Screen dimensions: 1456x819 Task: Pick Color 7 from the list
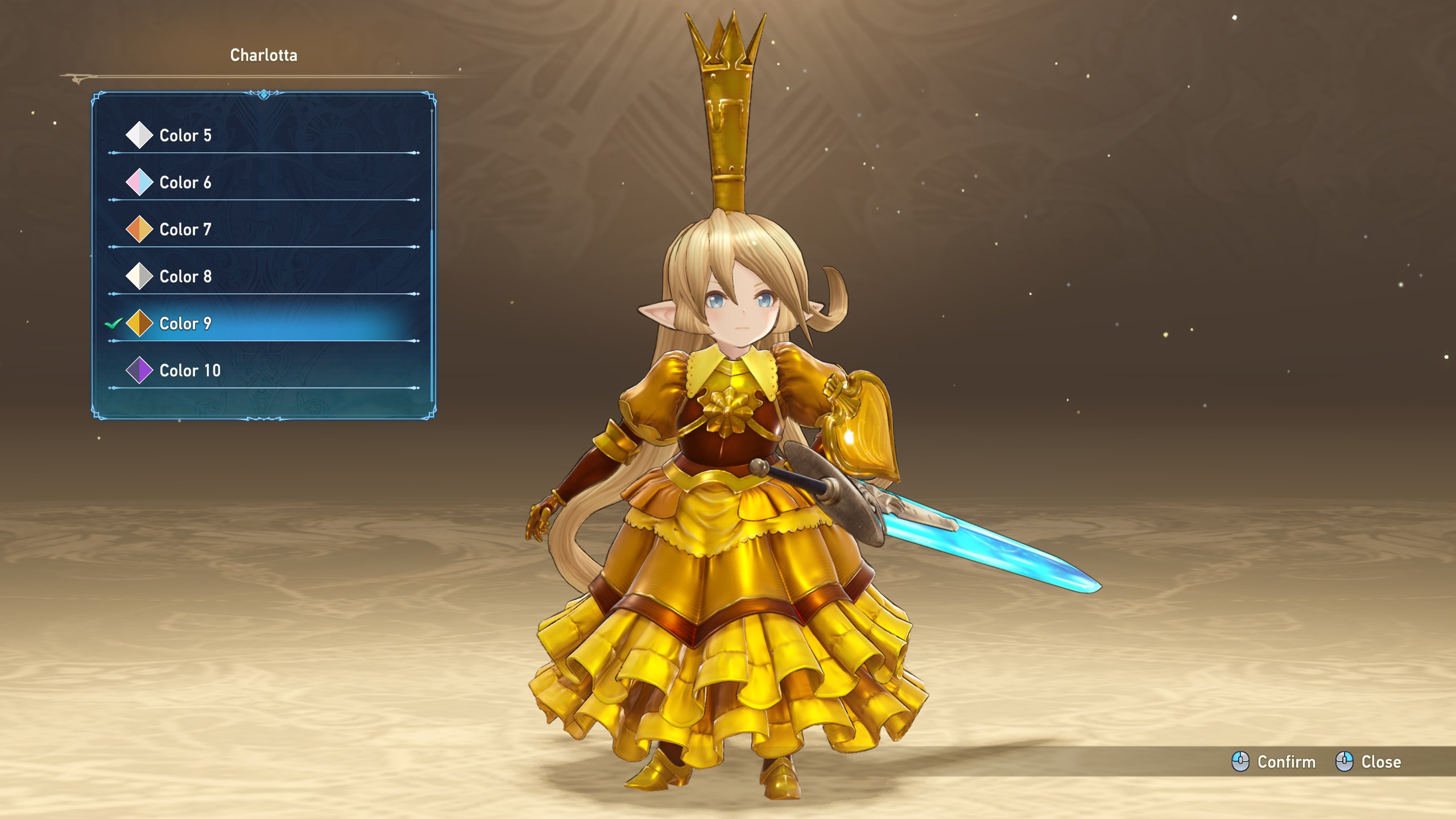pos(185,230)
